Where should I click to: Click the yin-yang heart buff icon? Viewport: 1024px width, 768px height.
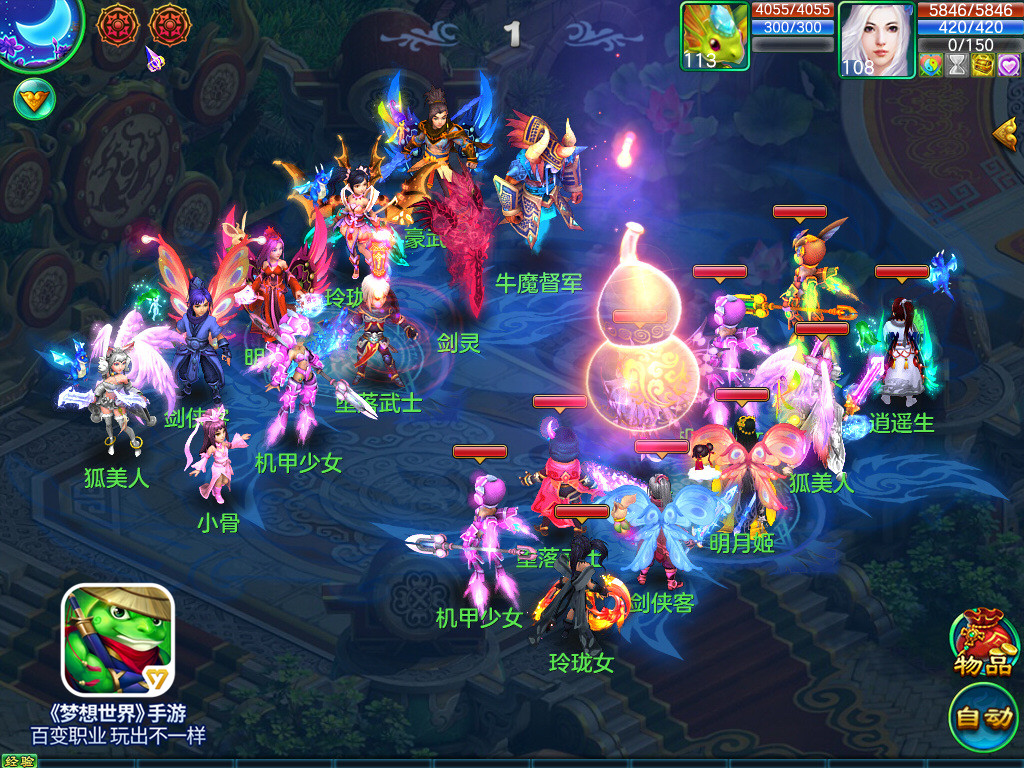tap(931, 65)
